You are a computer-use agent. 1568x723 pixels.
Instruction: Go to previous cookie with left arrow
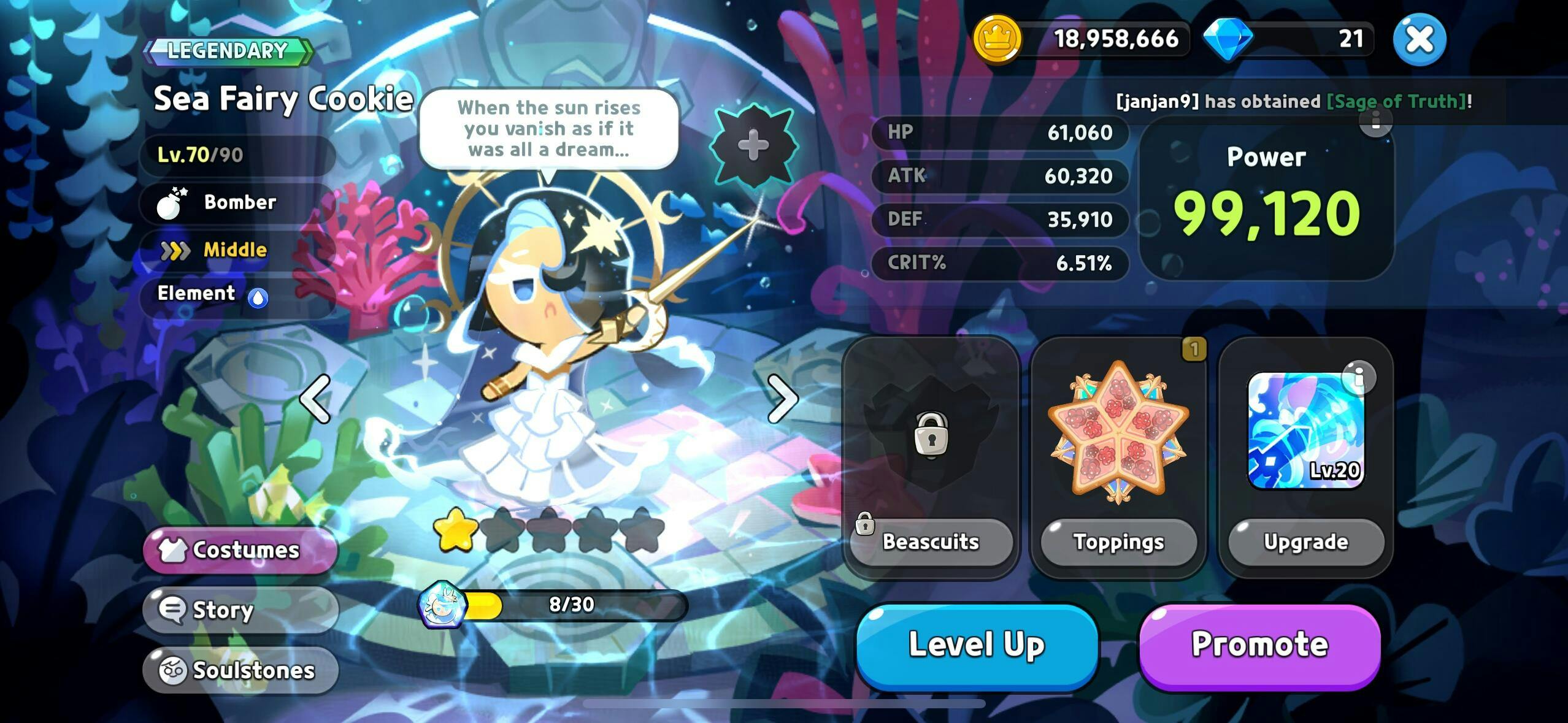[315, 399]
